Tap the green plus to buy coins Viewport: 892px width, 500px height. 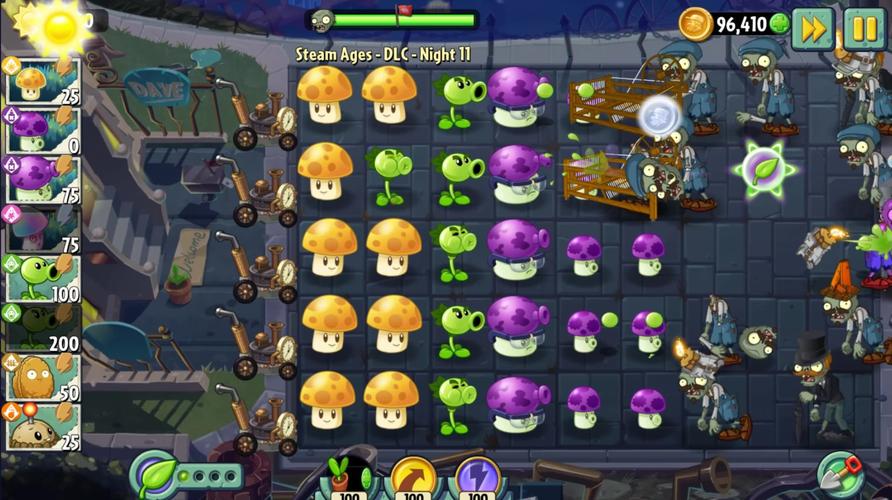point(779,23)
